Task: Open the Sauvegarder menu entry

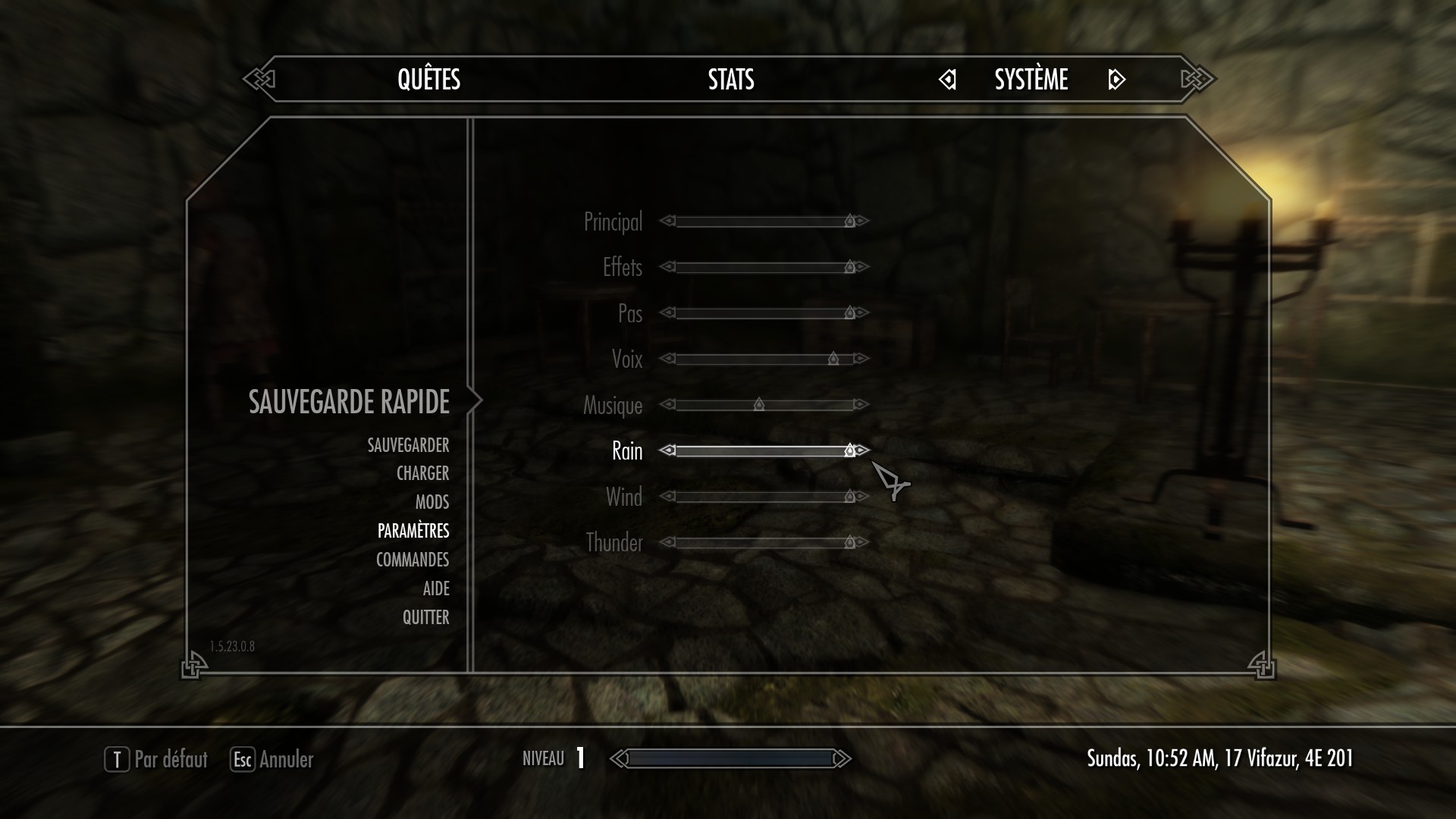Action: pos(408,445)
